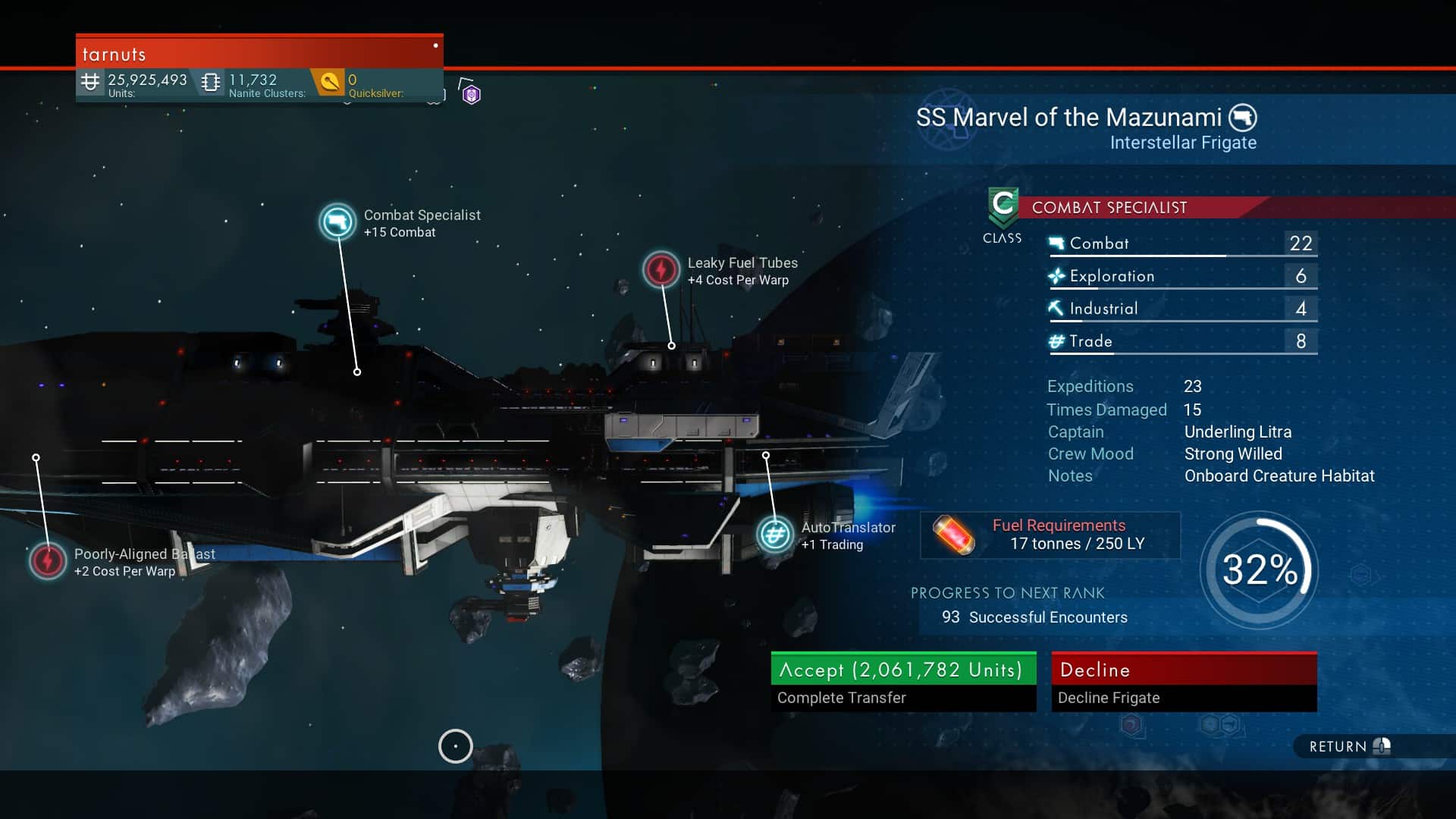Screen dimensions: 1456x819
Task: Decline the frigate
Action: point(1184,670)
